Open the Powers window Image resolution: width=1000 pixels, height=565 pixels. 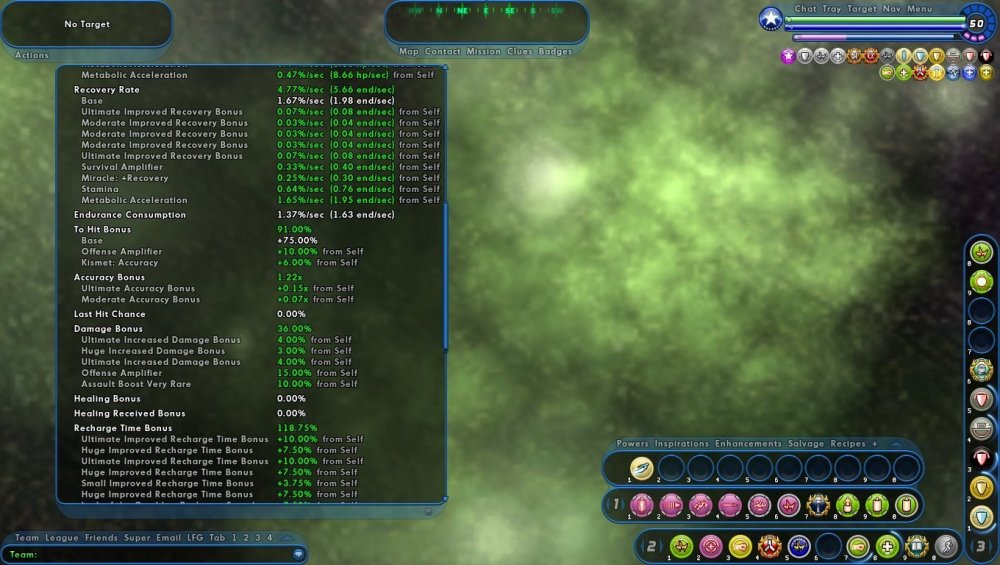633,444
